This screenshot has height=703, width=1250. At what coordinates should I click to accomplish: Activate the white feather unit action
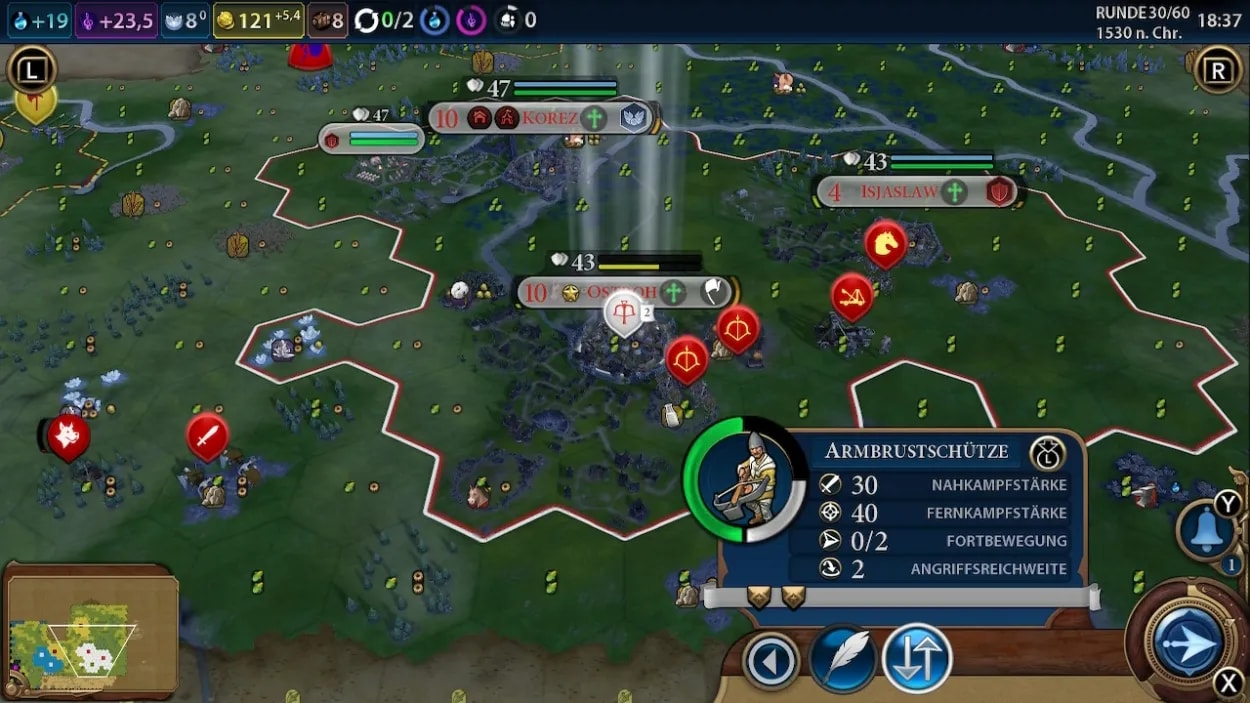[x=843, y=659]
